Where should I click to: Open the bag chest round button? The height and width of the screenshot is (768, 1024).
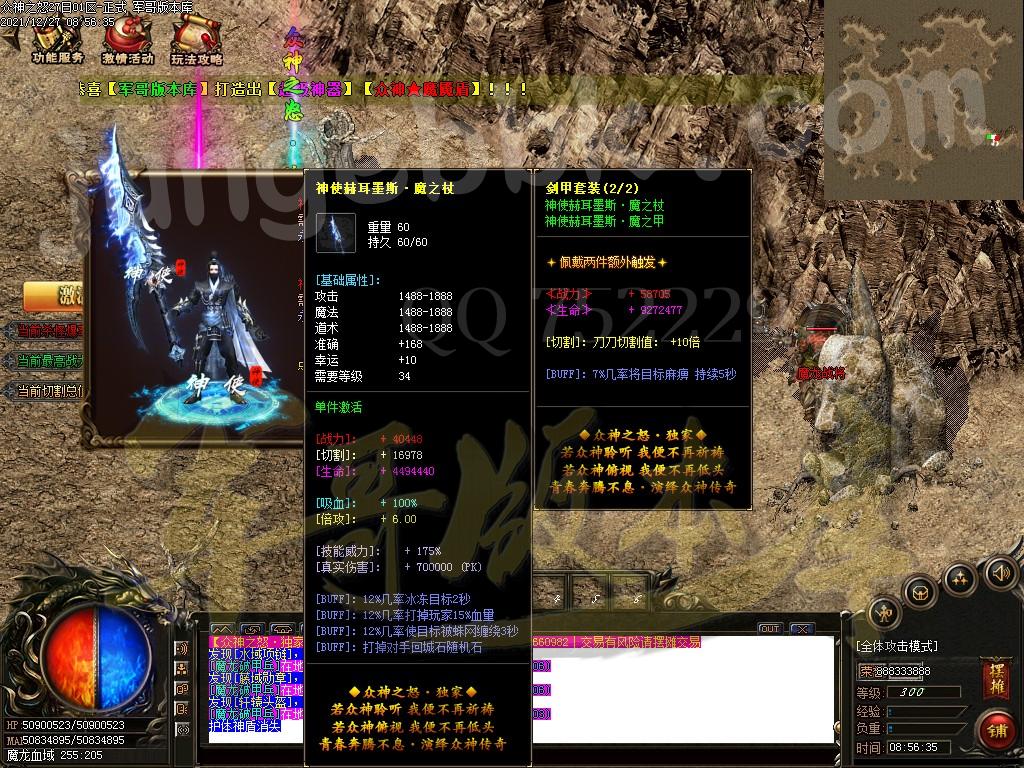(x=920, y=592)
